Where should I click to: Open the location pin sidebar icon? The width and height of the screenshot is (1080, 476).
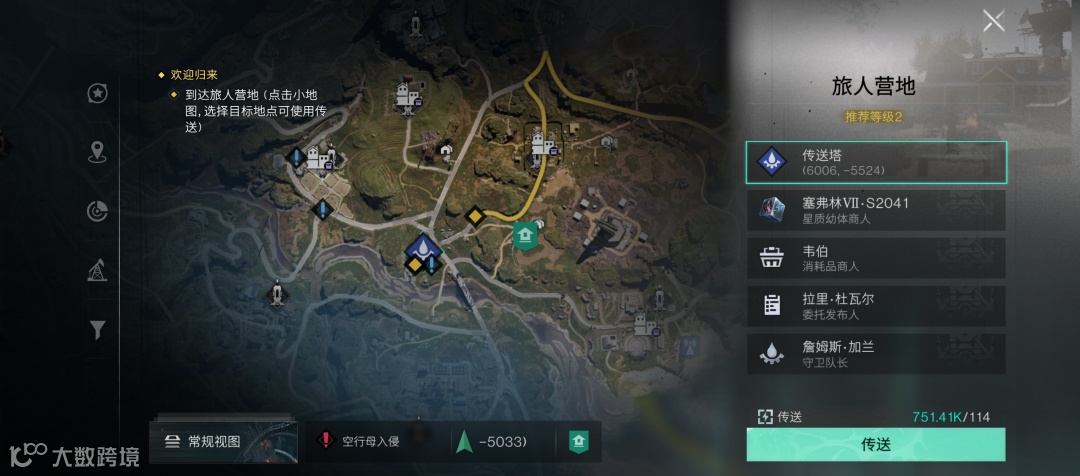[x=98, y=152]
